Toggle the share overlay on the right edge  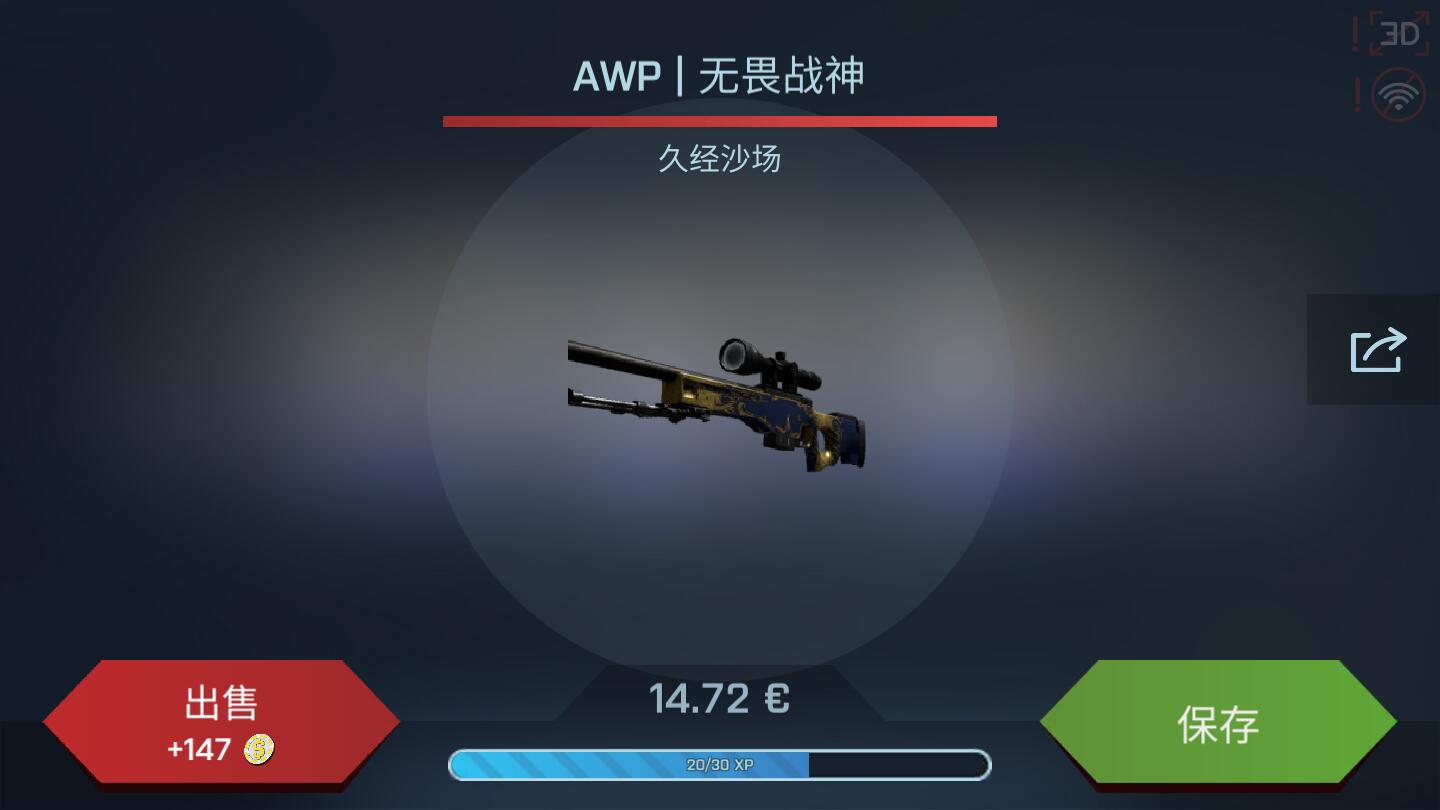pyautogui.click(x=1376, y=349)
